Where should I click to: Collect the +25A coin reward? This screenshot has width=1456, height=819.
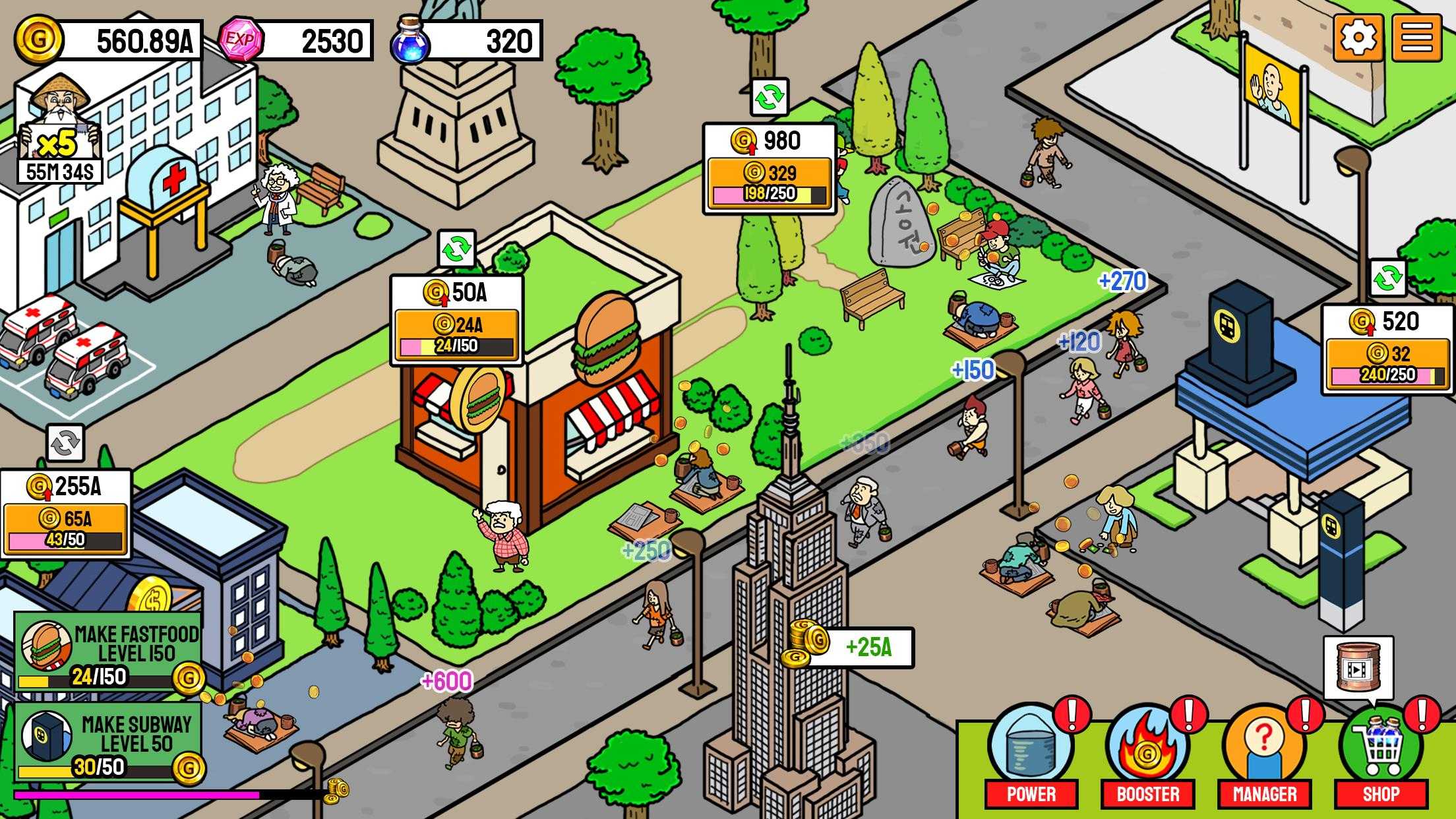tap(852, 647)
